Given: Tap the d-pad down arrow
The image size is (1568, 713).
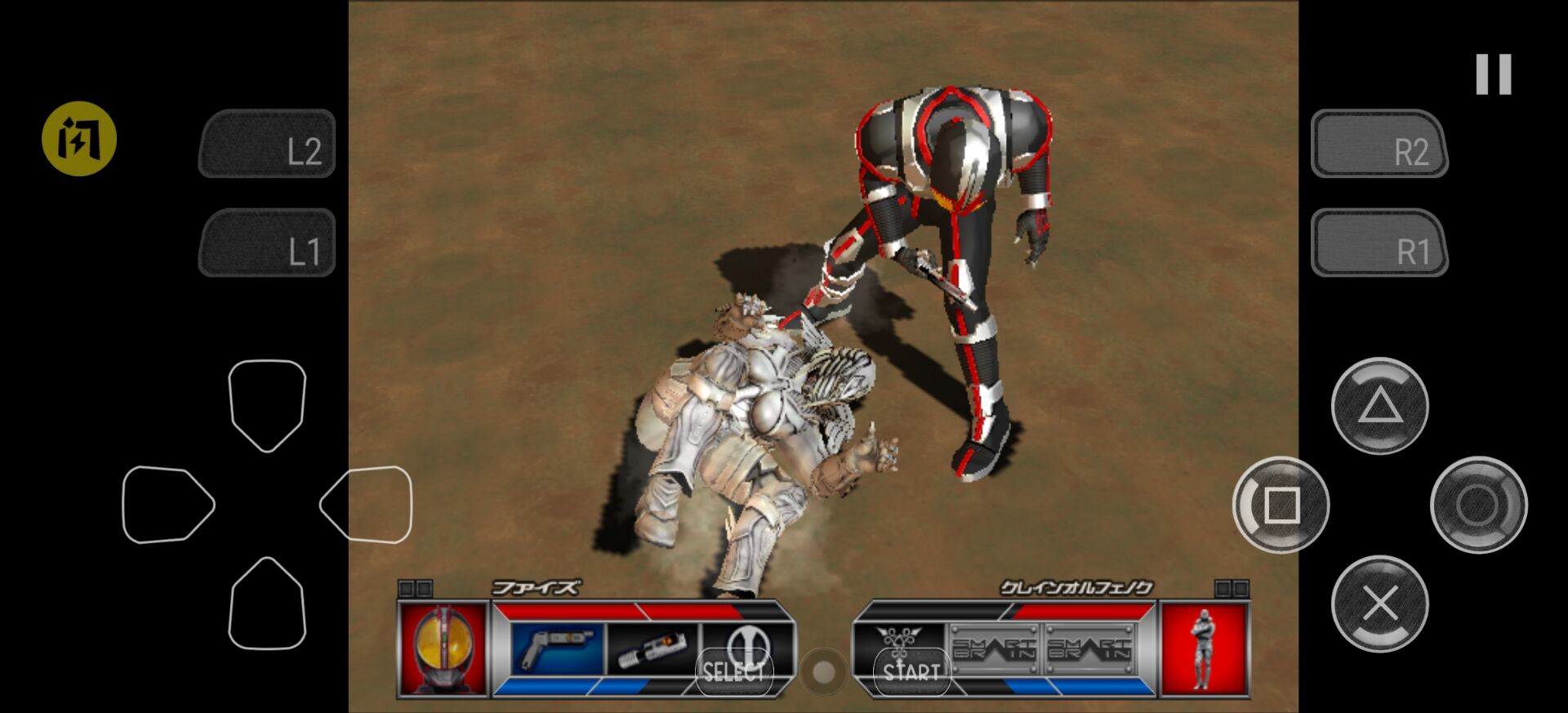Looking at the screenshot, I should pyautogui.click(x=267, y=604).
